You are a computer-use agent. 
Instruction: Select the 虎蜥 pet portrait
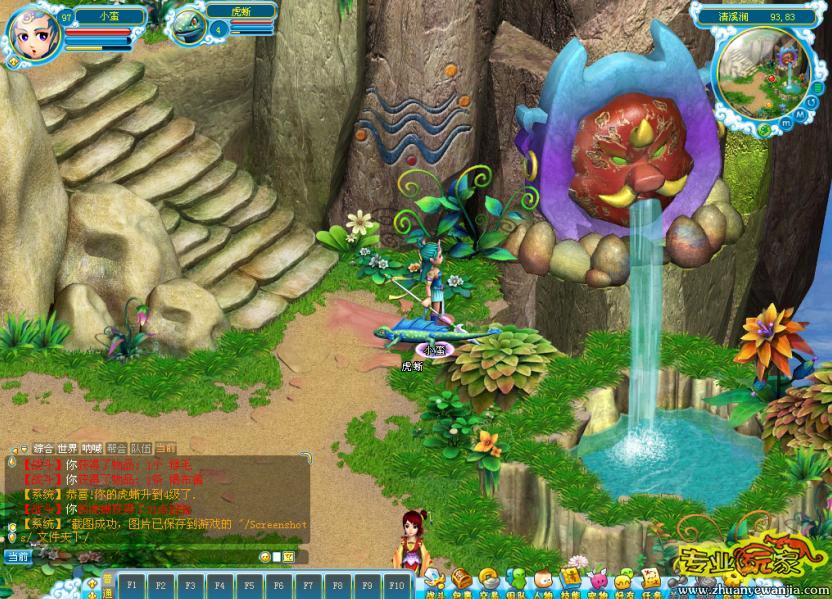click(187, 27)
